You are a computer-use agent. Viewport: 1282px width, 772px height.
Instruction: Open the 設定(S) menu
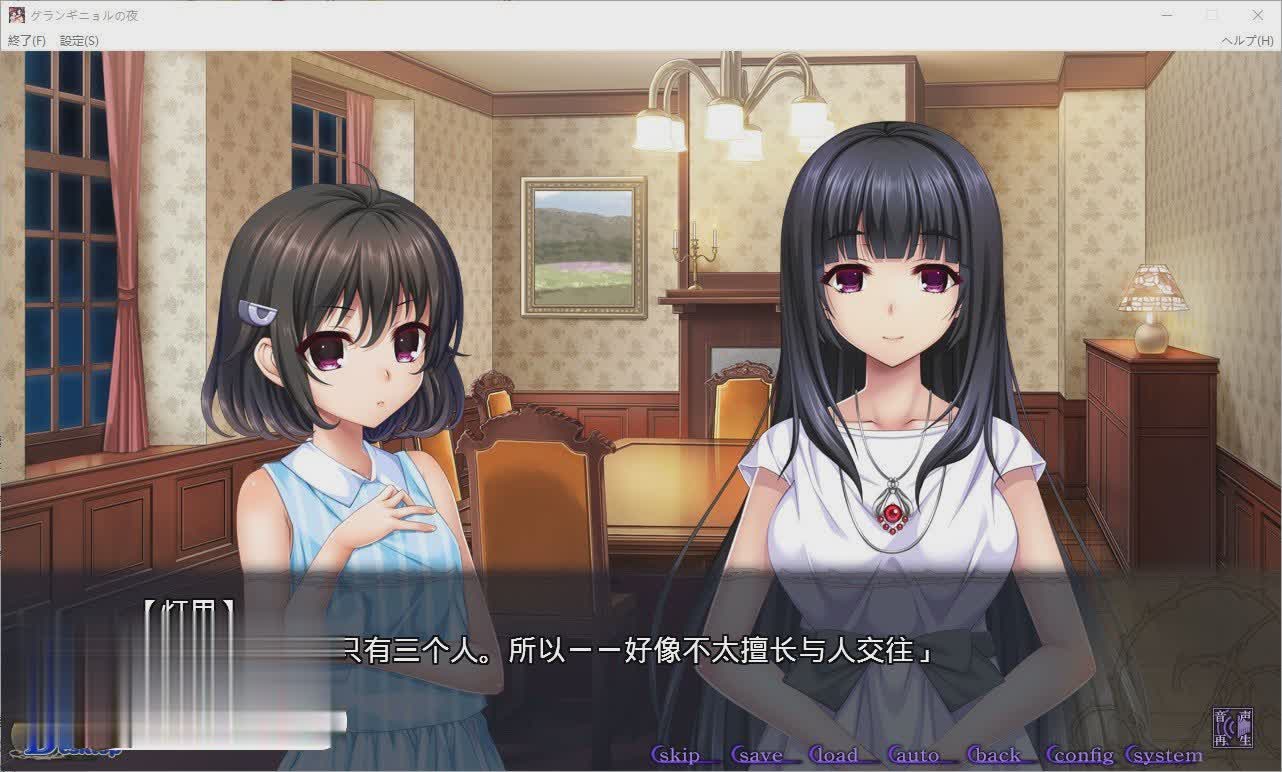click(x=79, y=41)
